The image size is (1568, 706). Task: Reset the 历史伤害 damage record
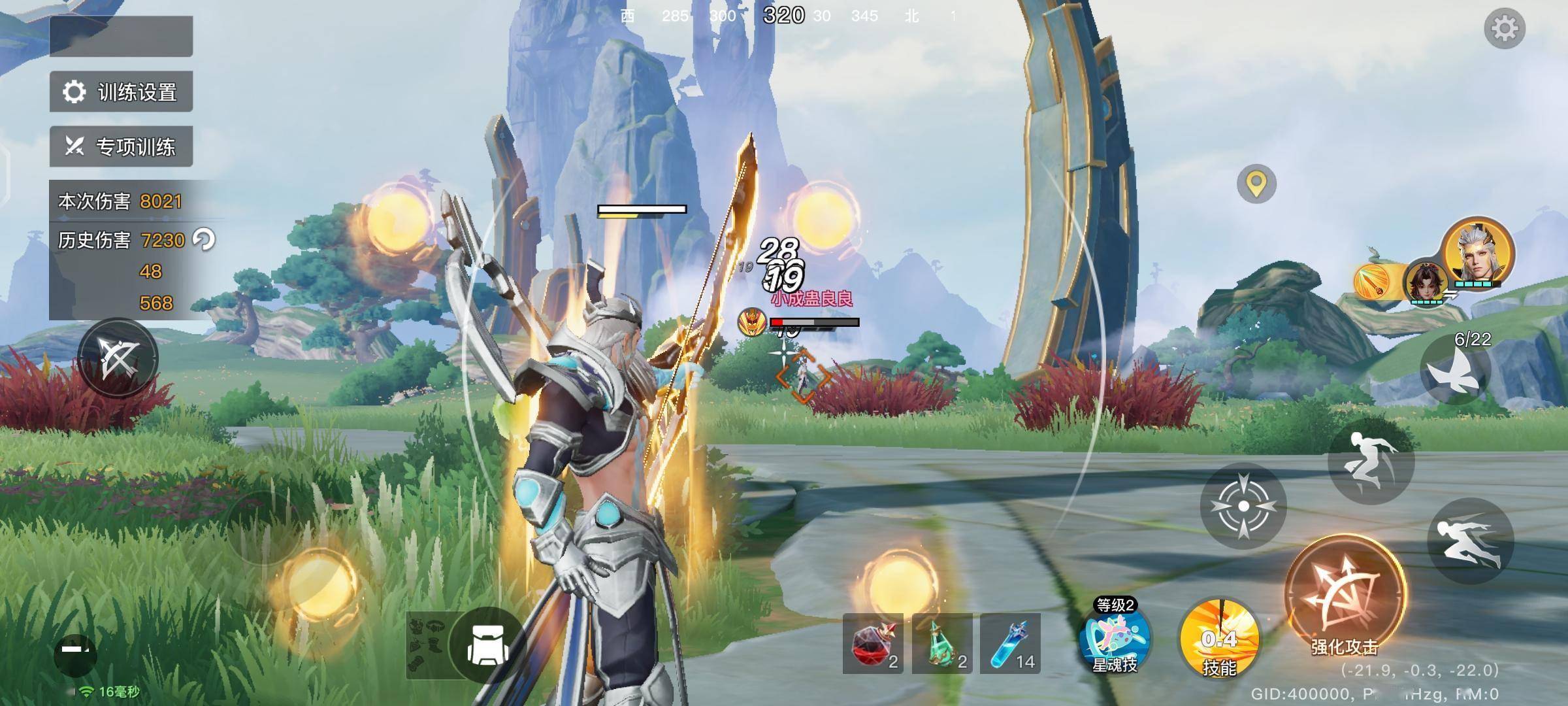(x=204, y=240)
